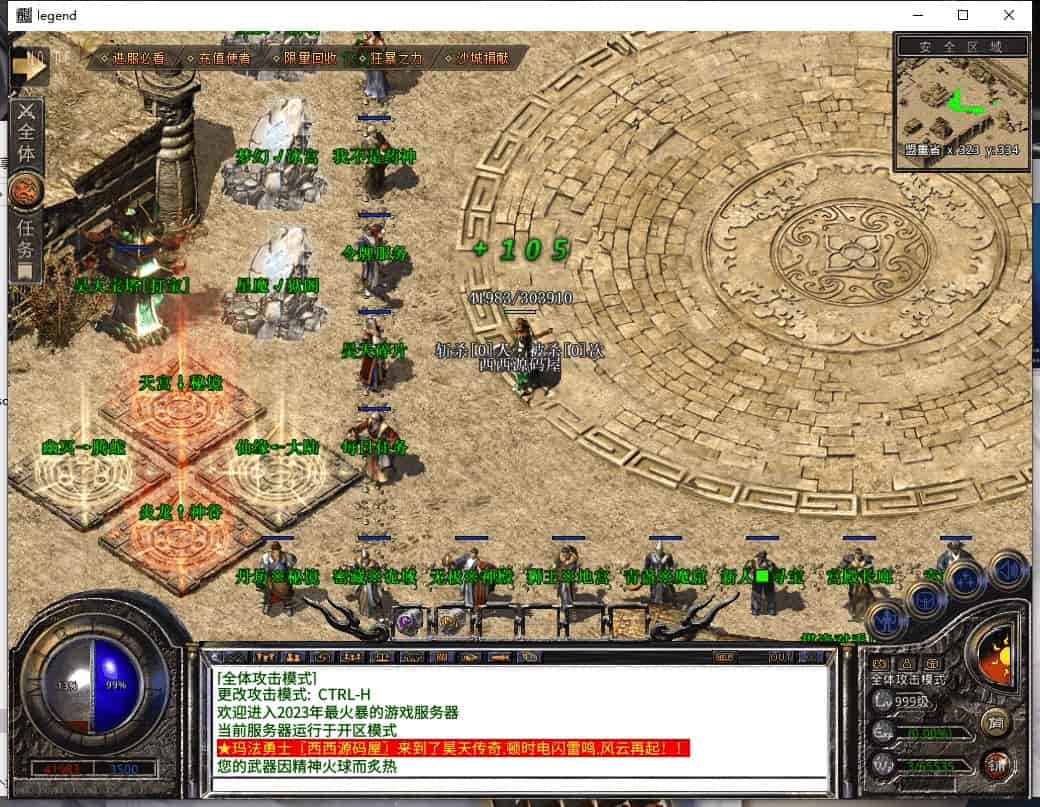Open the 进服必看 menu entry
This screenshot has width=1040, height=807.
(133, 58)
